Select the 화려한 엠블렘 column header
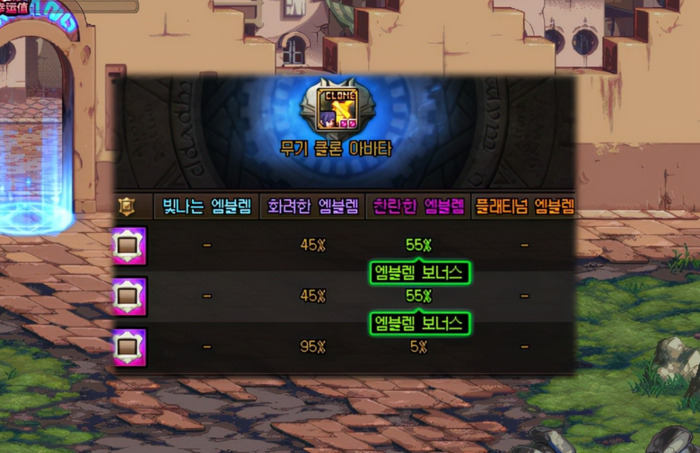 313,207
